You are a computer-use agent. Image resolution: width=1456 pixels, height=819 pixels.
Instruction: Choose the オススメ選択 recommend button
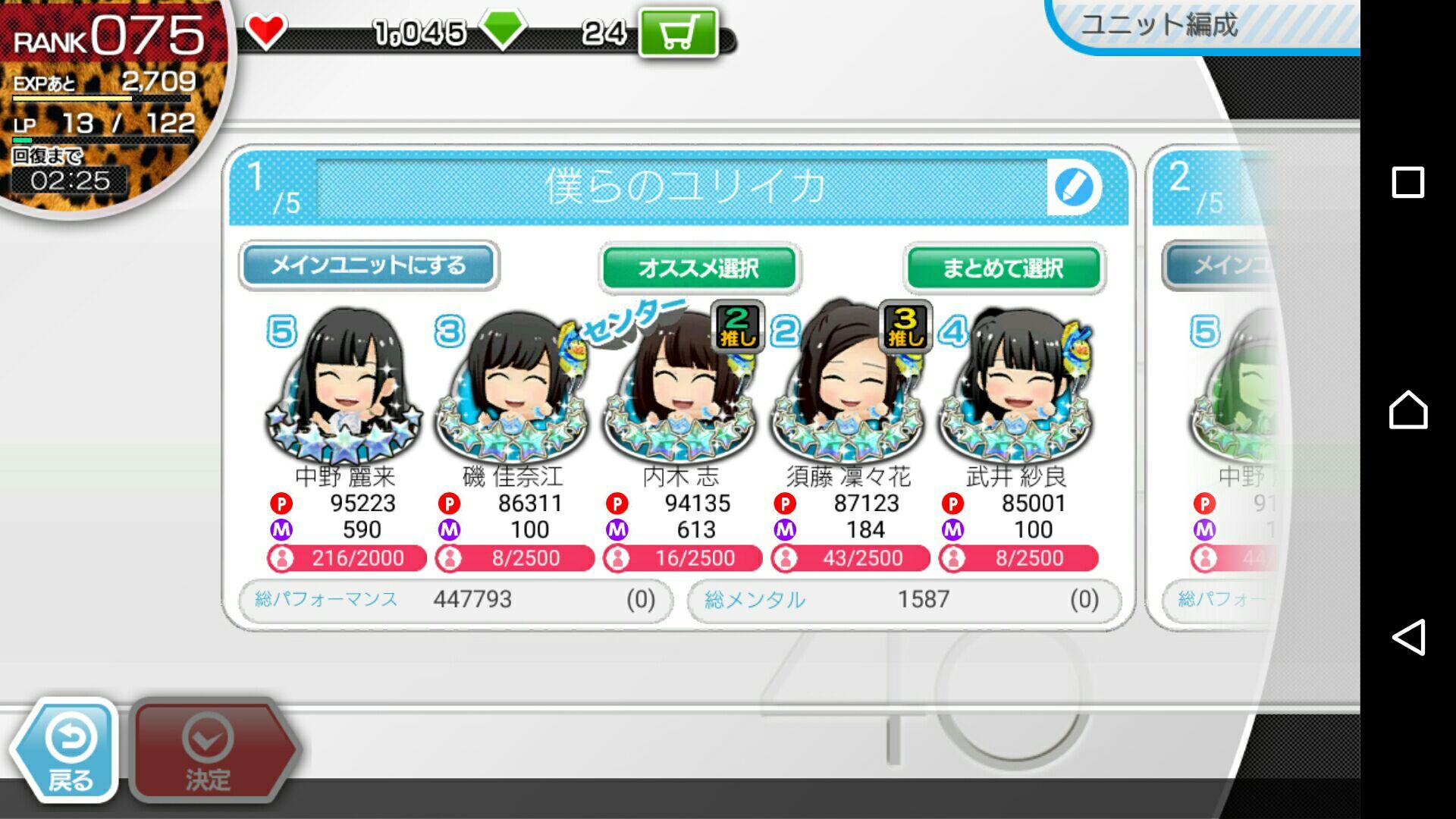[699, 268]
